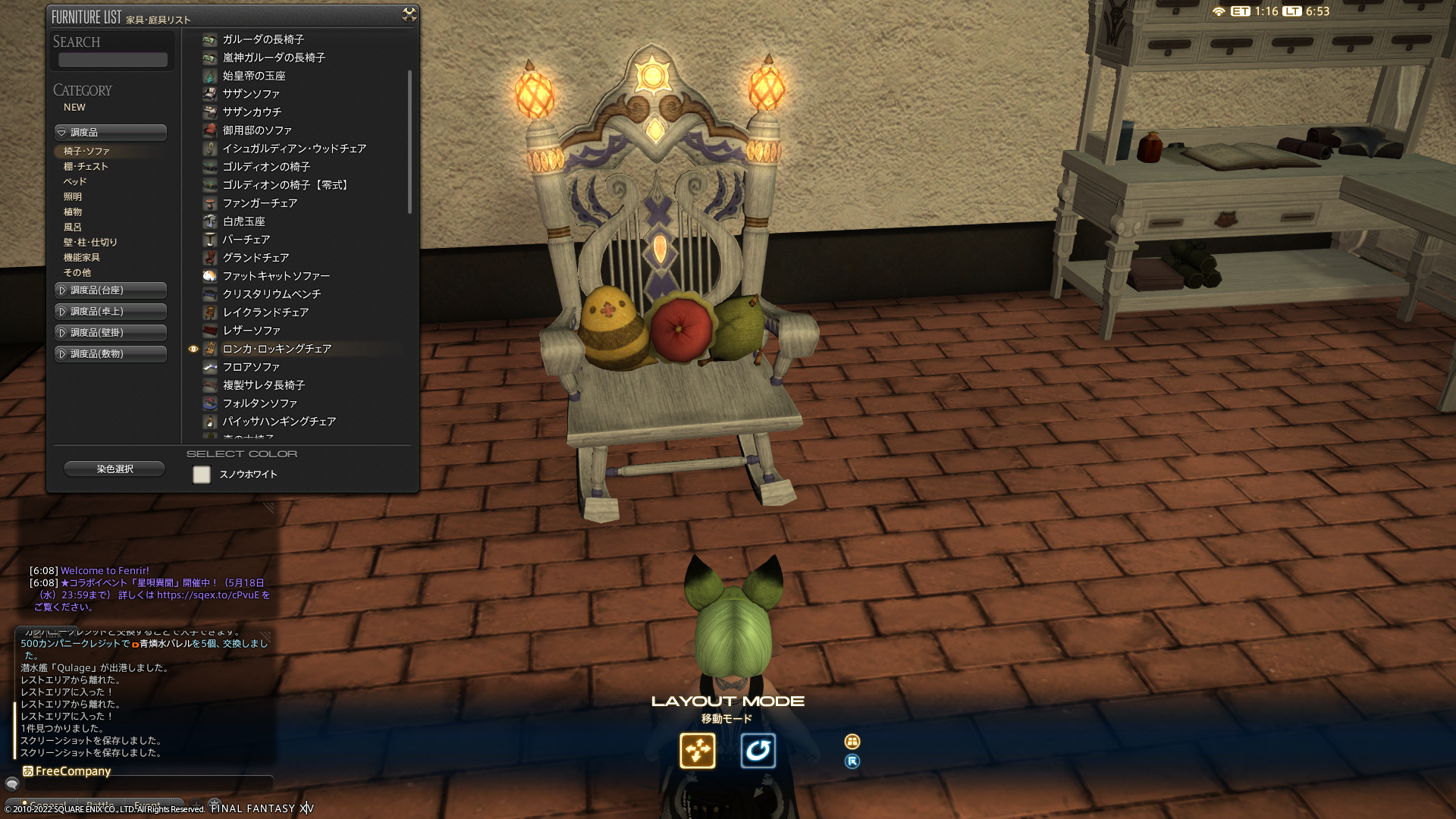Screen dimensions: 1456x819
Task: Expand the 調度品(壁掛) category
Action: click(111, 333)
